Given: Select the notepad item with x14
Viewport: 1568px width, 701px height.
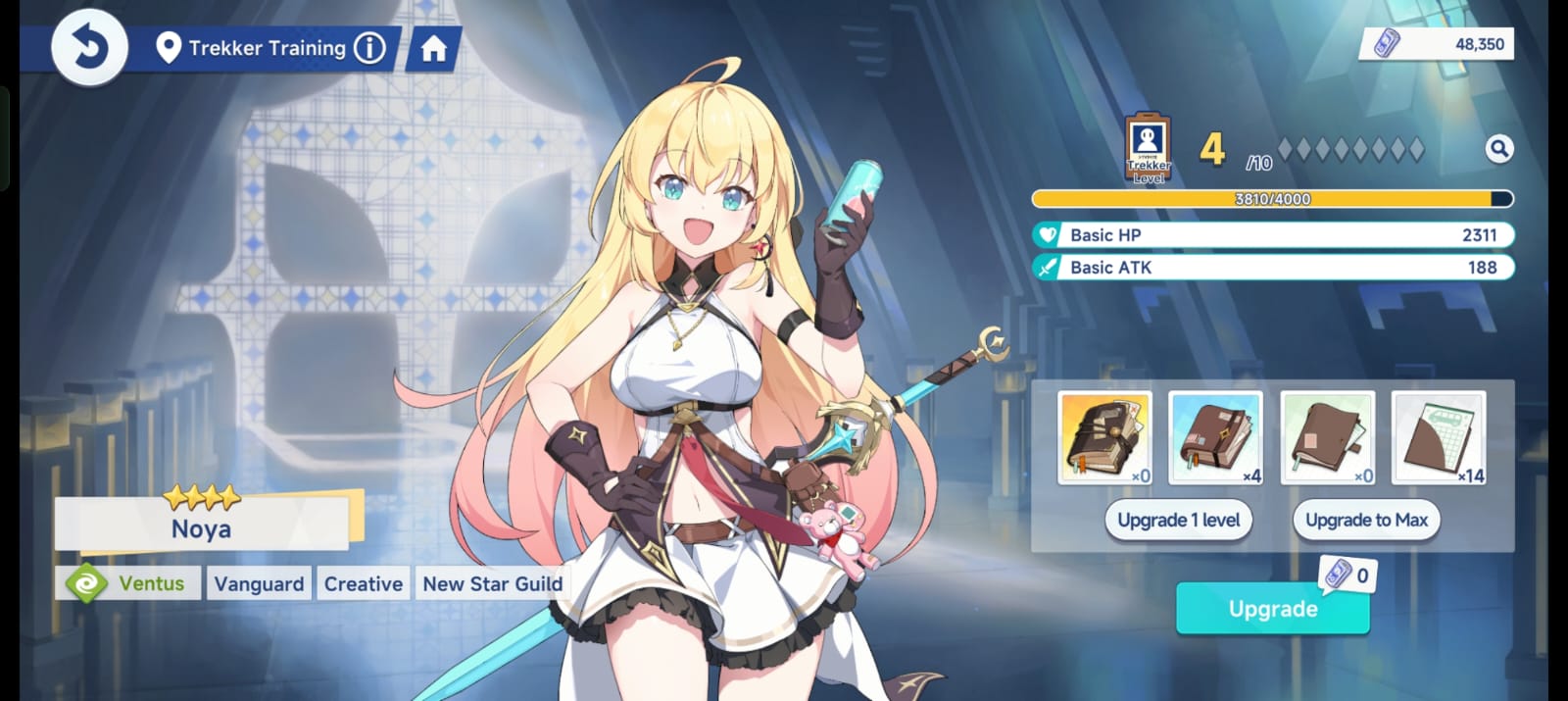Looking at the screenshot, I should coord(1438,437).
